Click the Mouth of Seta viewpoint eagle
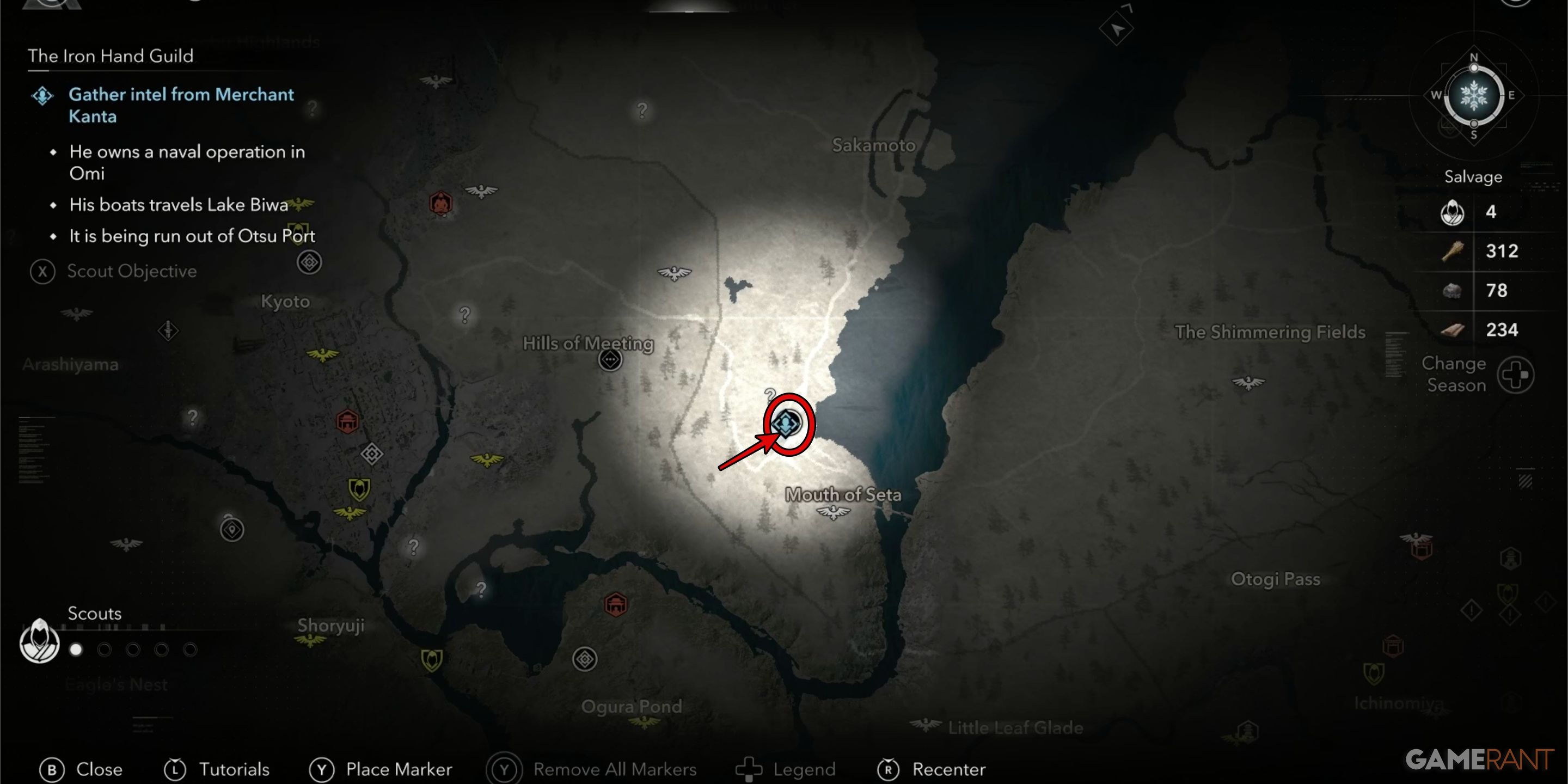Image resolution: width=1568 pixels, height=784 pixels. point(832,512)
